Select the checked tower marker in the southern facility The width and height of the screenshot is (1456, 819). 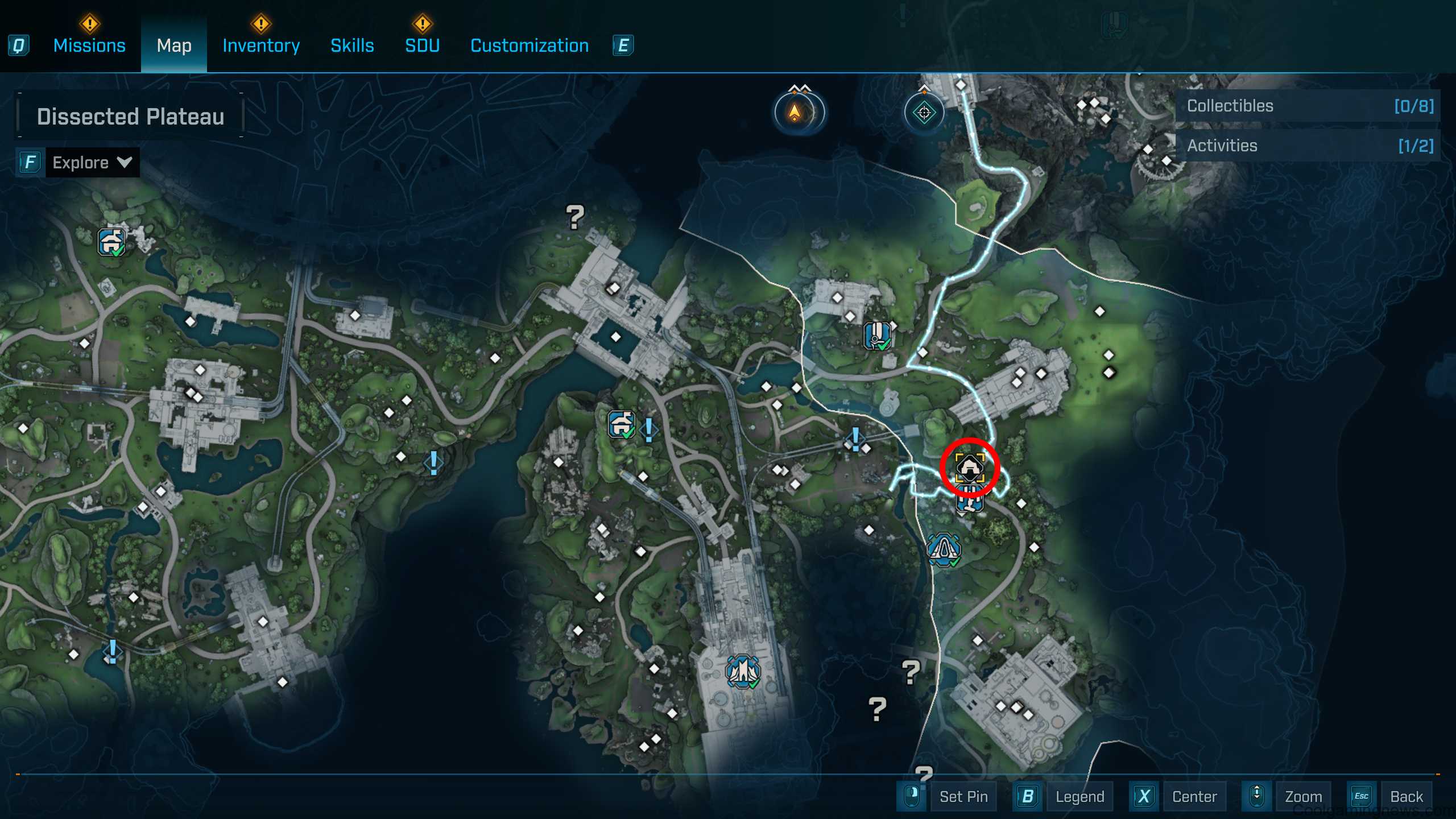(x=743, y=672)
